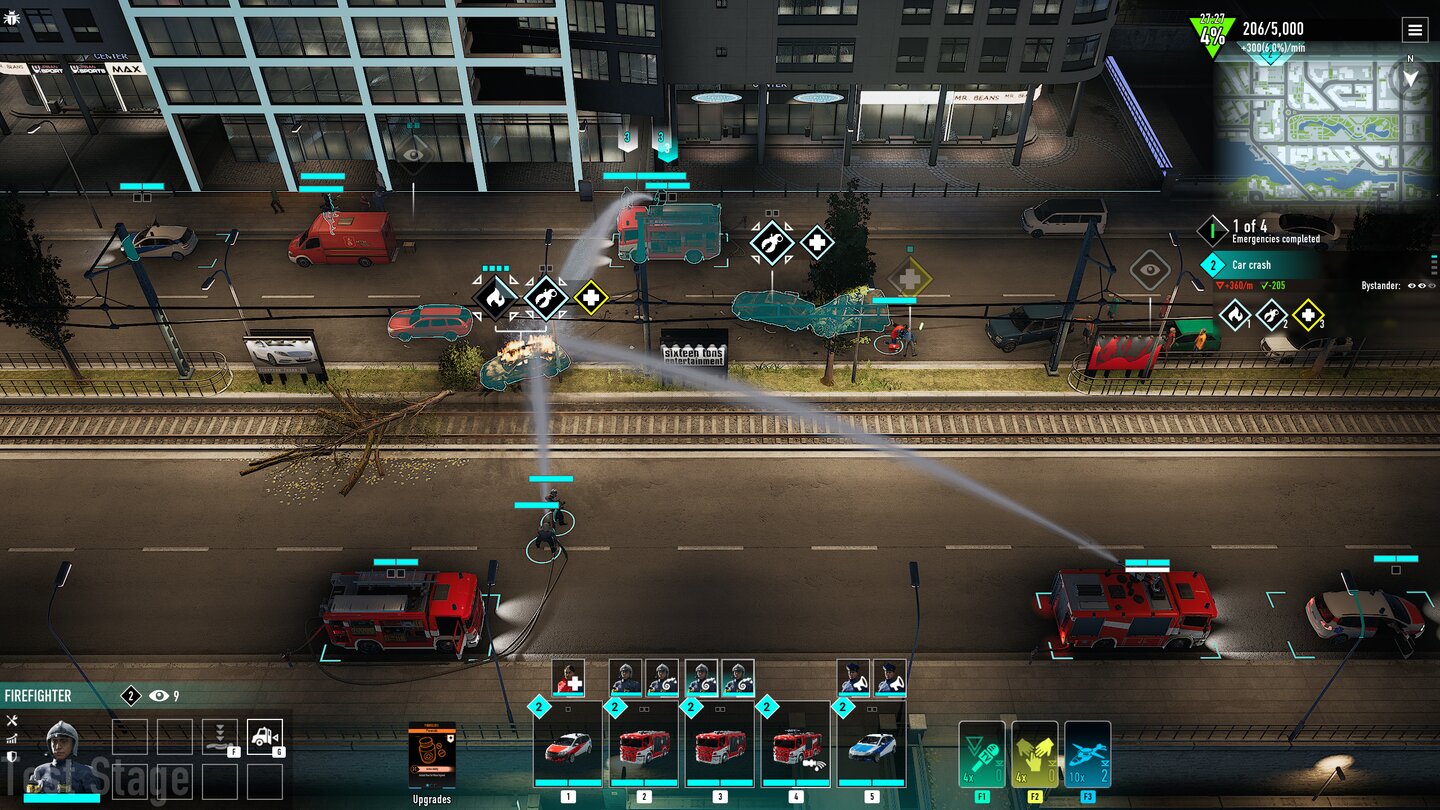Select the water cannon fire truck card 4

pyautogui.click(x=796, y=744)
